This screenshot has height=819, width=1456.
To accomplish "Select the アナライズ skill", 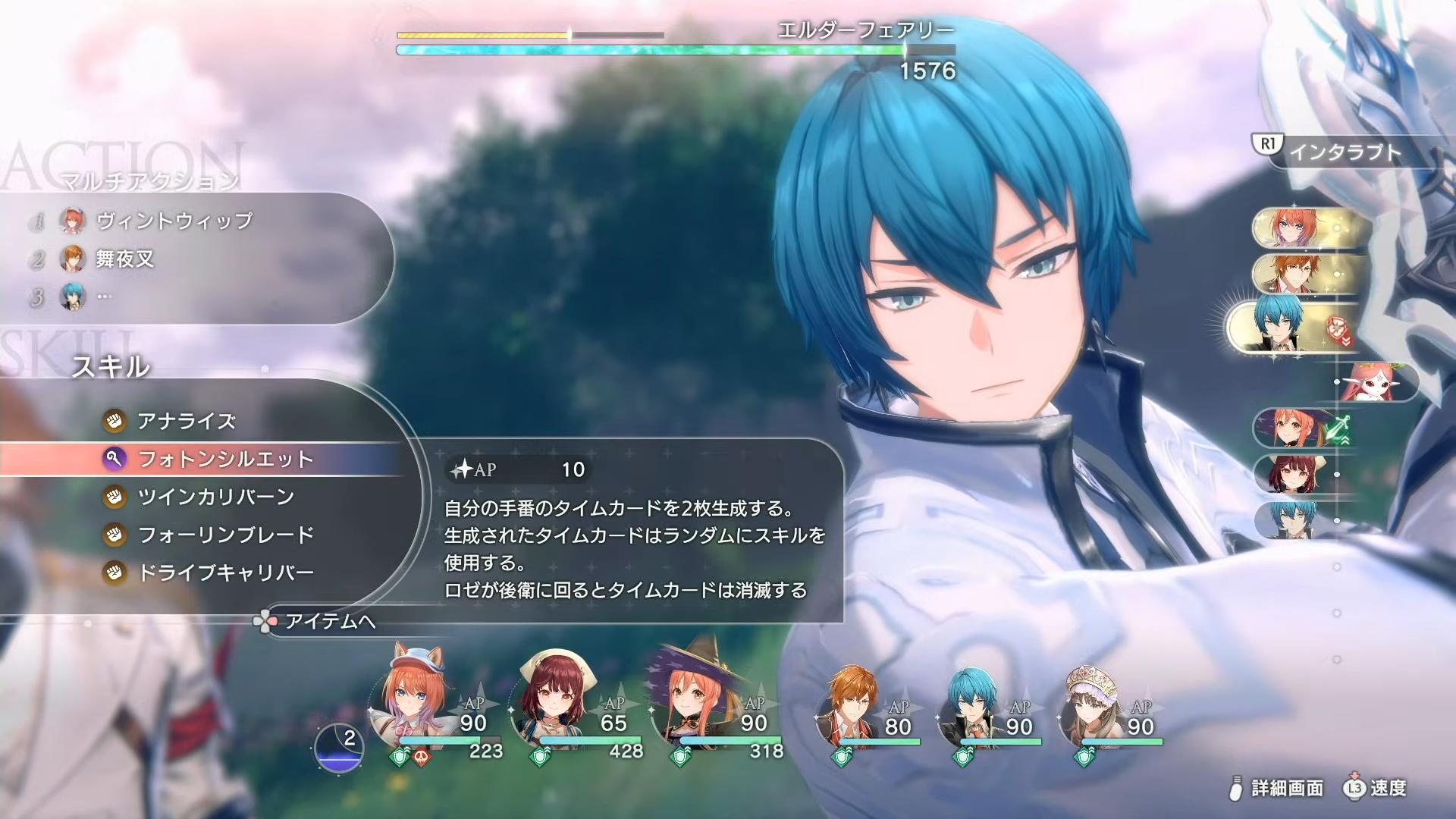I will [186, 421].
